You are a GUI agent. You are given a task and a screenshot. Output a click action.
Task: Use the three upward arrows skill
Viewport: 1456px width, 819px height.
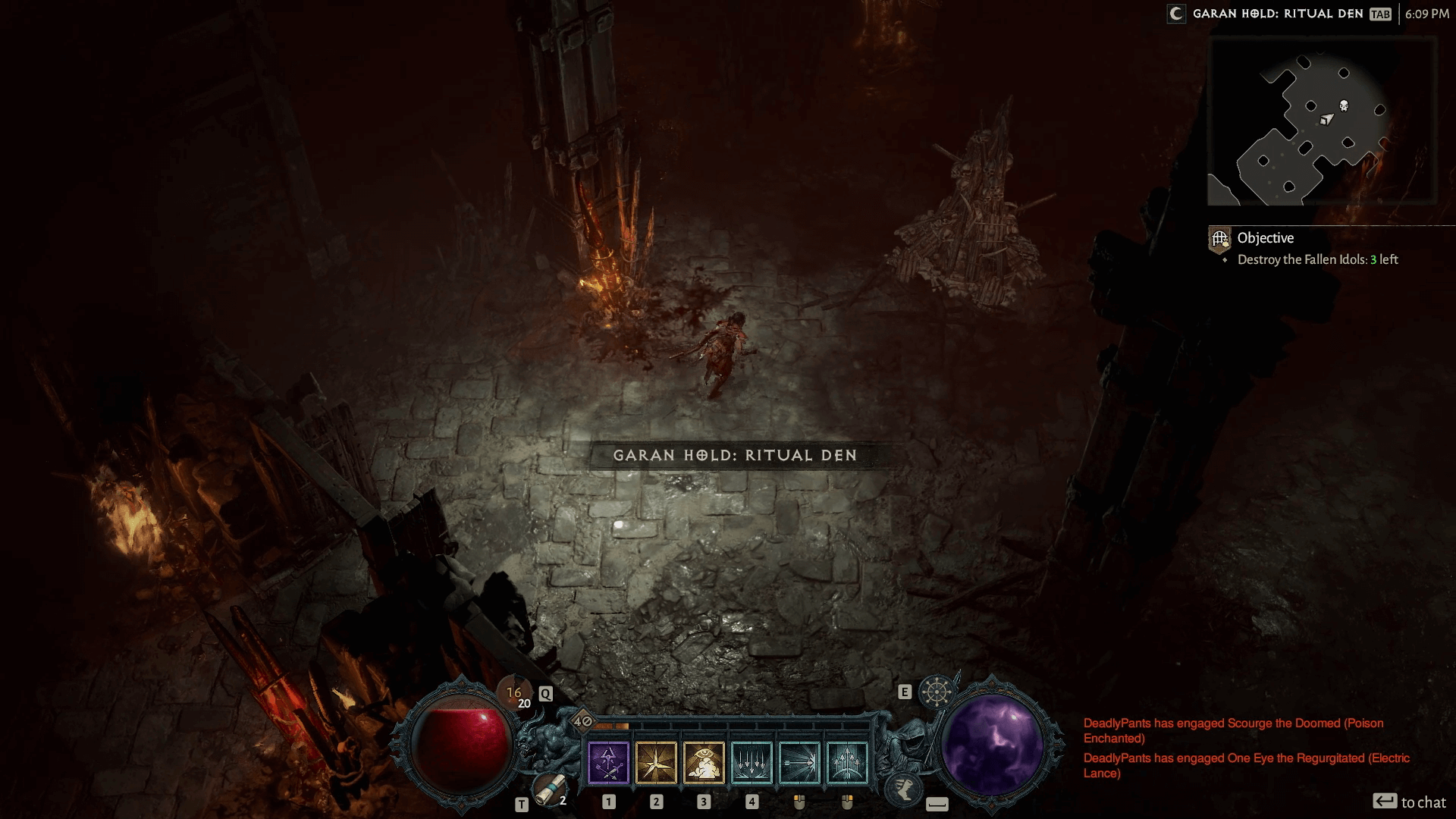(x=847, y=763)
